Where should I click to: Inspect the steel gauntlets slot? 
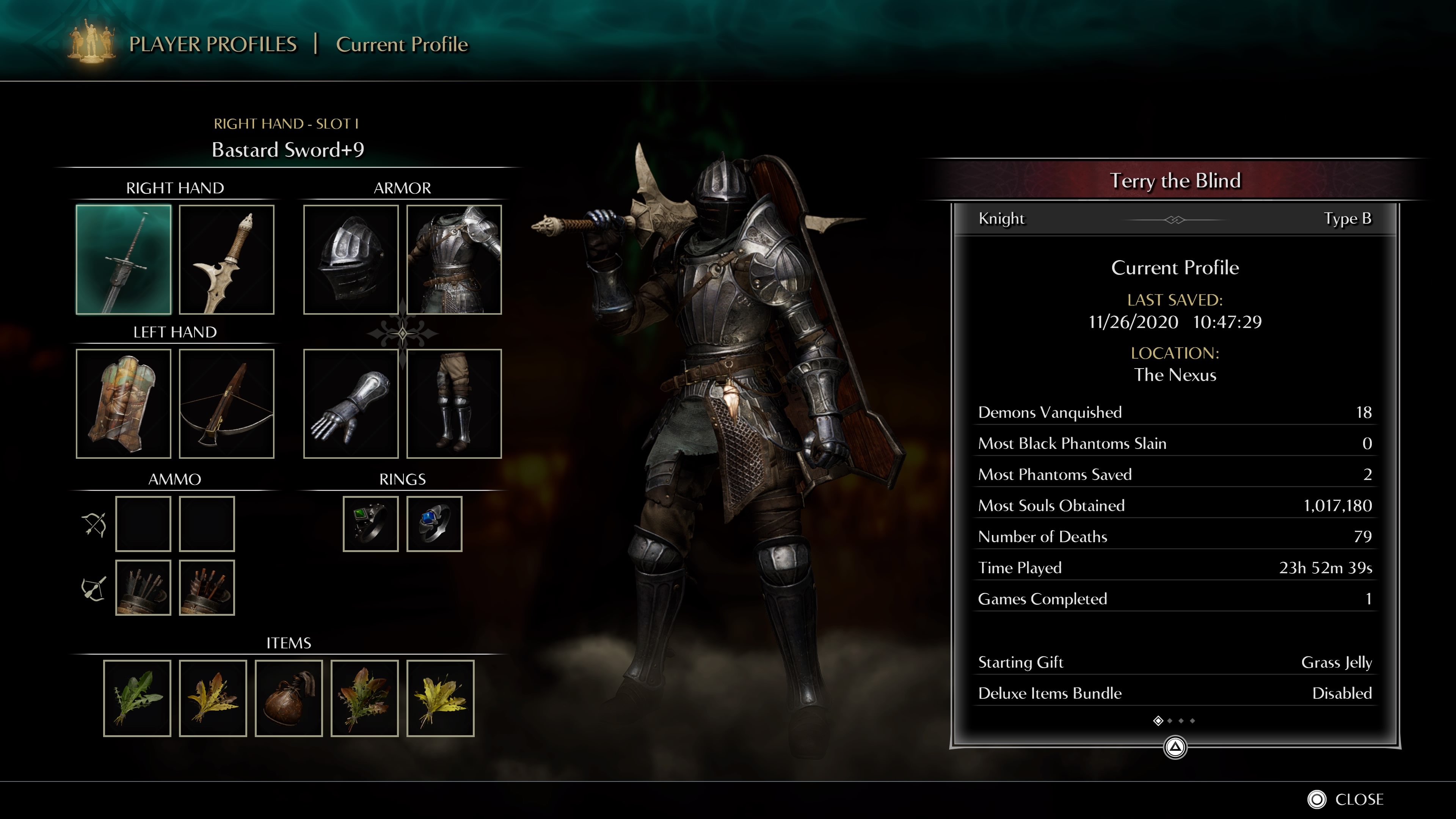pyautogui.click(x=350, y=403)
